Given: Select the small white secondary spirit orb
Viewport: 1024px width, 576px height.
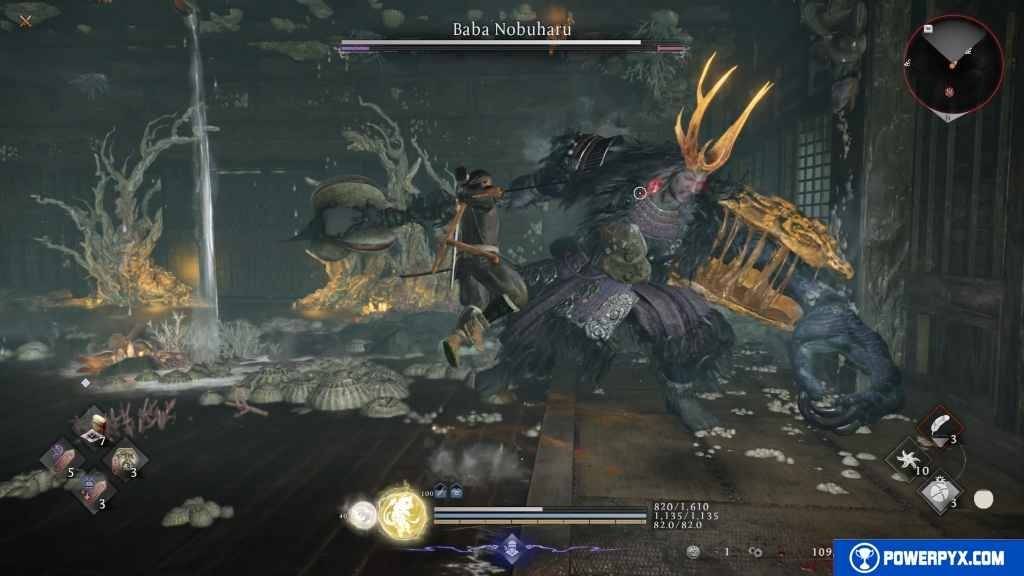Looking at the screenshot, I should coord(362,514).
